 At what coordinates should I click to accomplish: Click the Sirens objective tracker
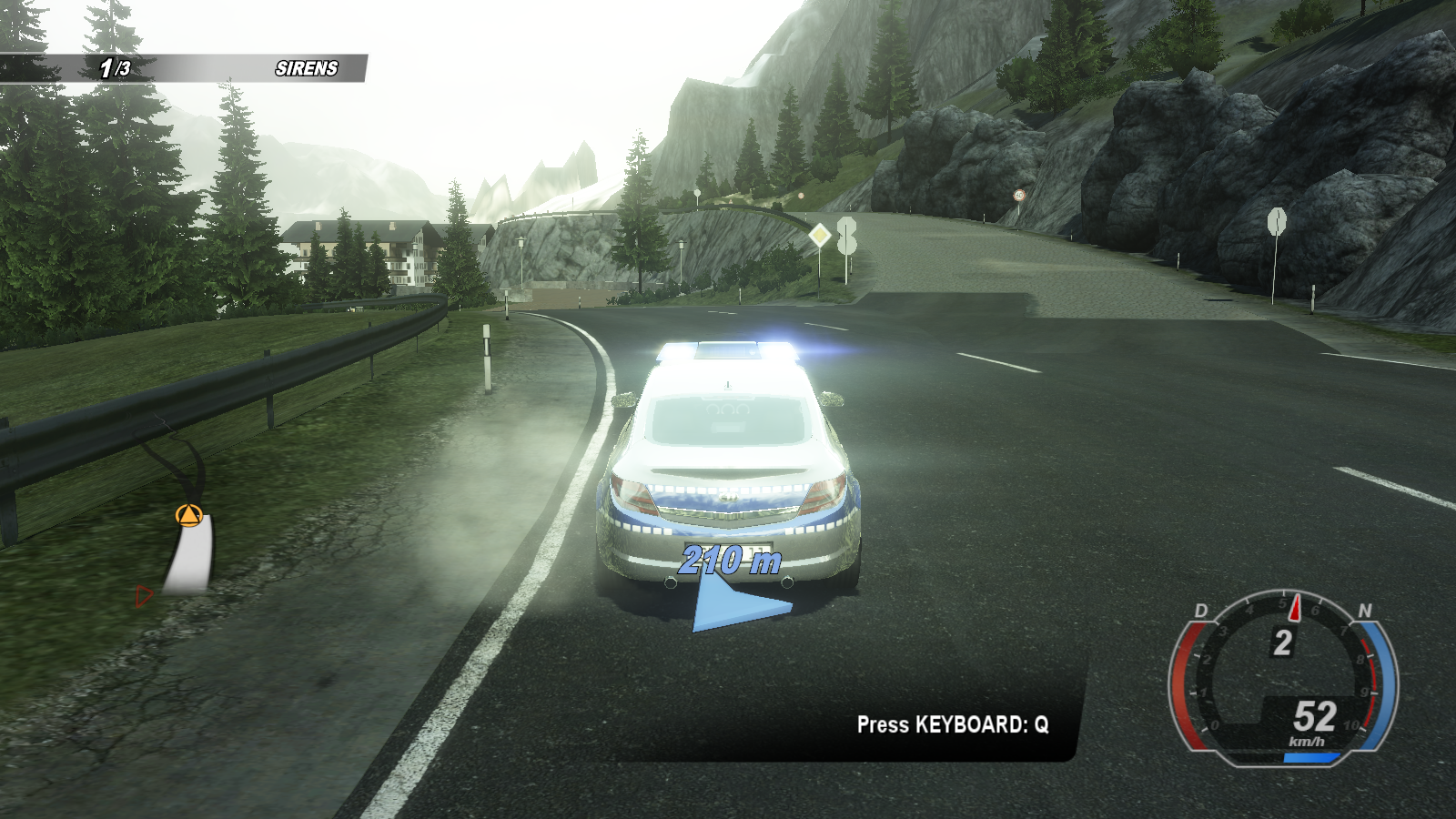point(306,68)
